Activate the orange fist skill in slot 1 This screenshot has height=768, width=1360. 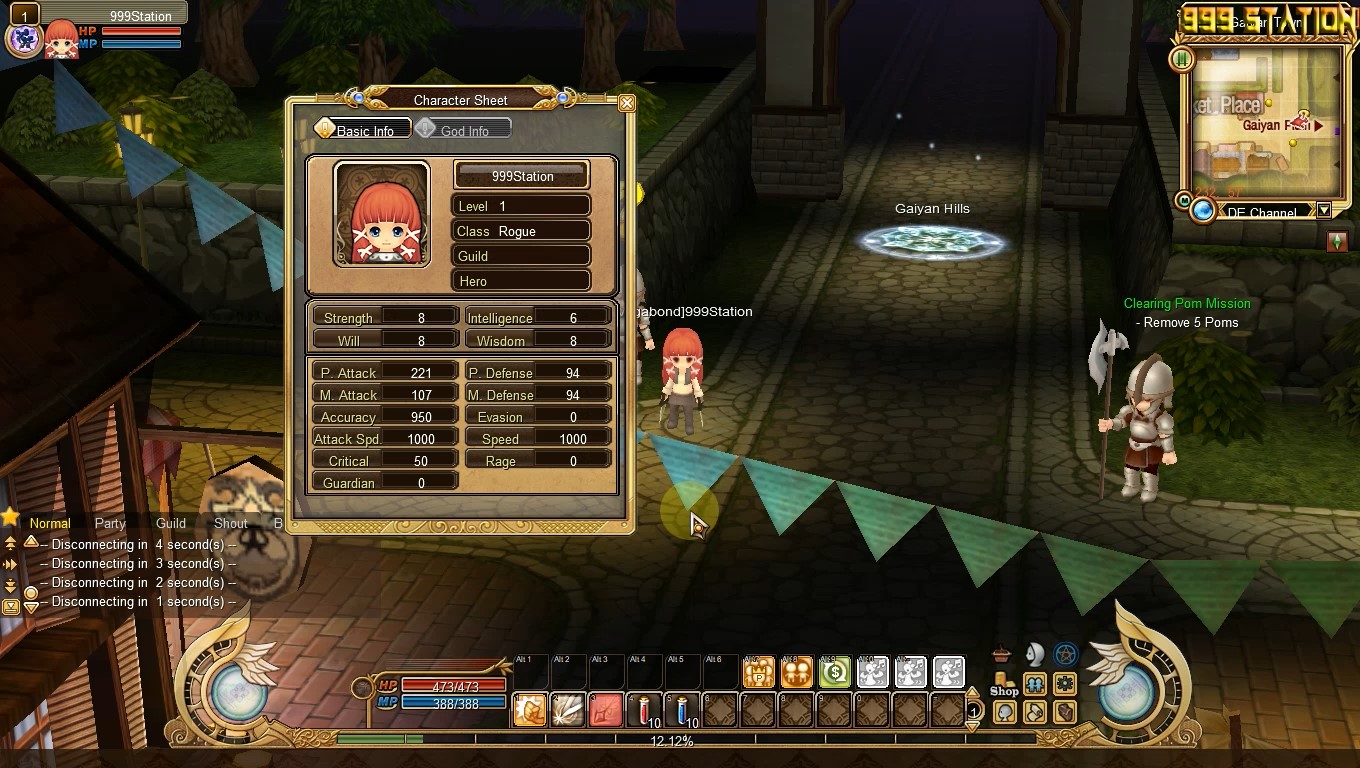[x=530, y=709]
